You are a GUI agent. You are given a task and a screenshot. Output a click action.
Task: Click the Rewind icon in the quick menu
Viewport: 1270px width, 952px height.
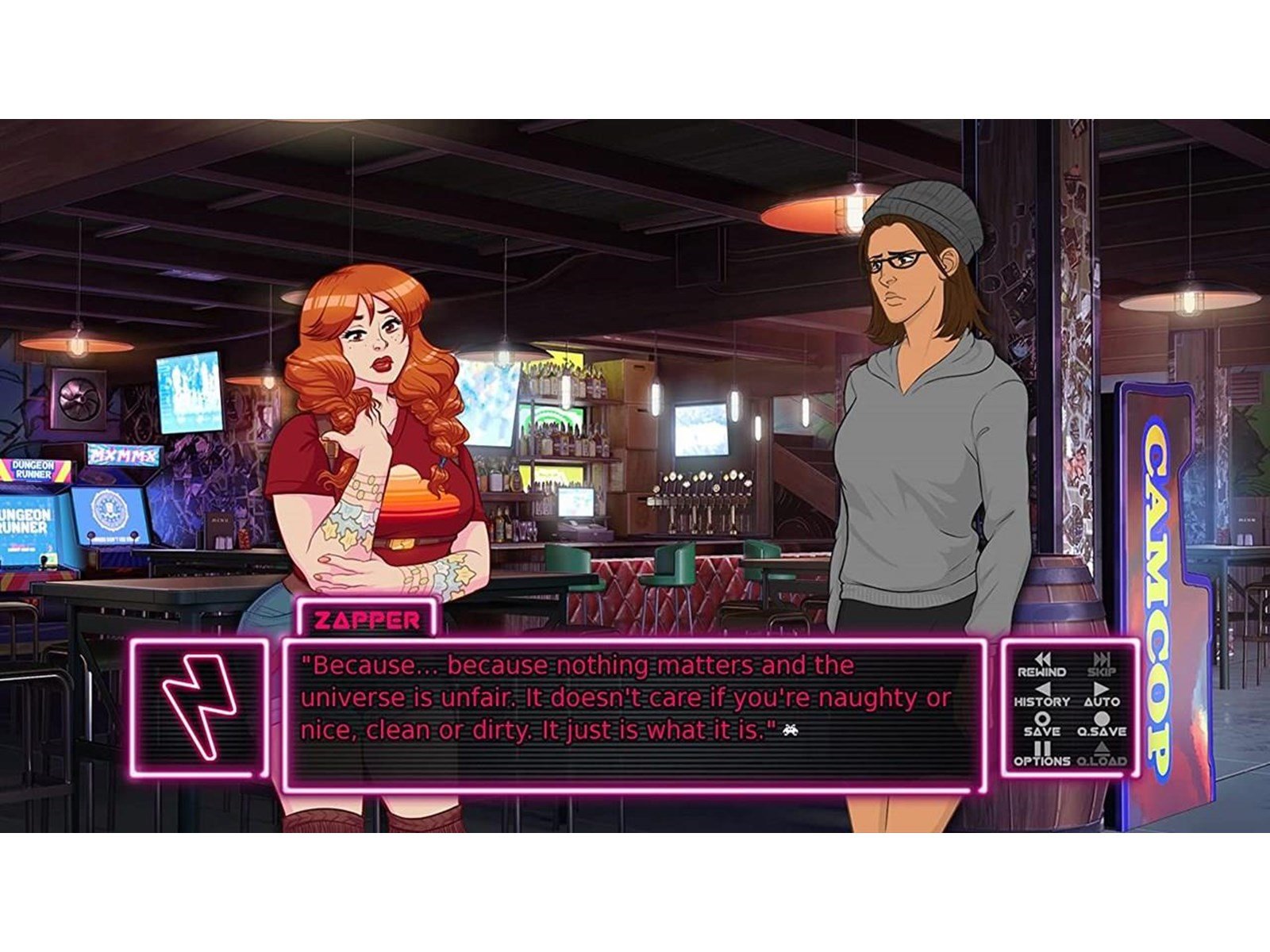(x=1042, y=658)
